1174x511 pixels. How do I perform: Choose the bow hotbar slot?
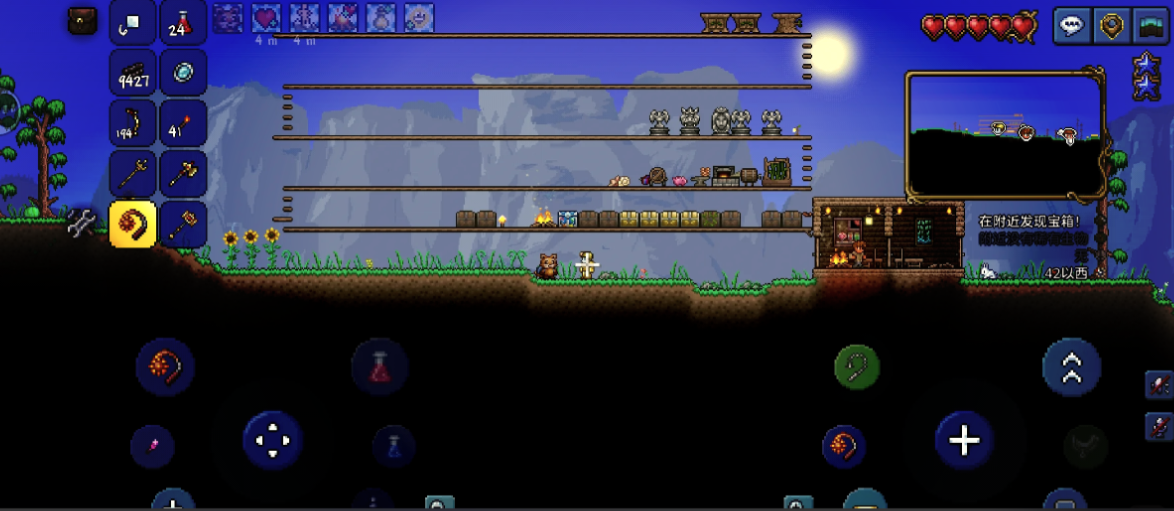(132, 122)
